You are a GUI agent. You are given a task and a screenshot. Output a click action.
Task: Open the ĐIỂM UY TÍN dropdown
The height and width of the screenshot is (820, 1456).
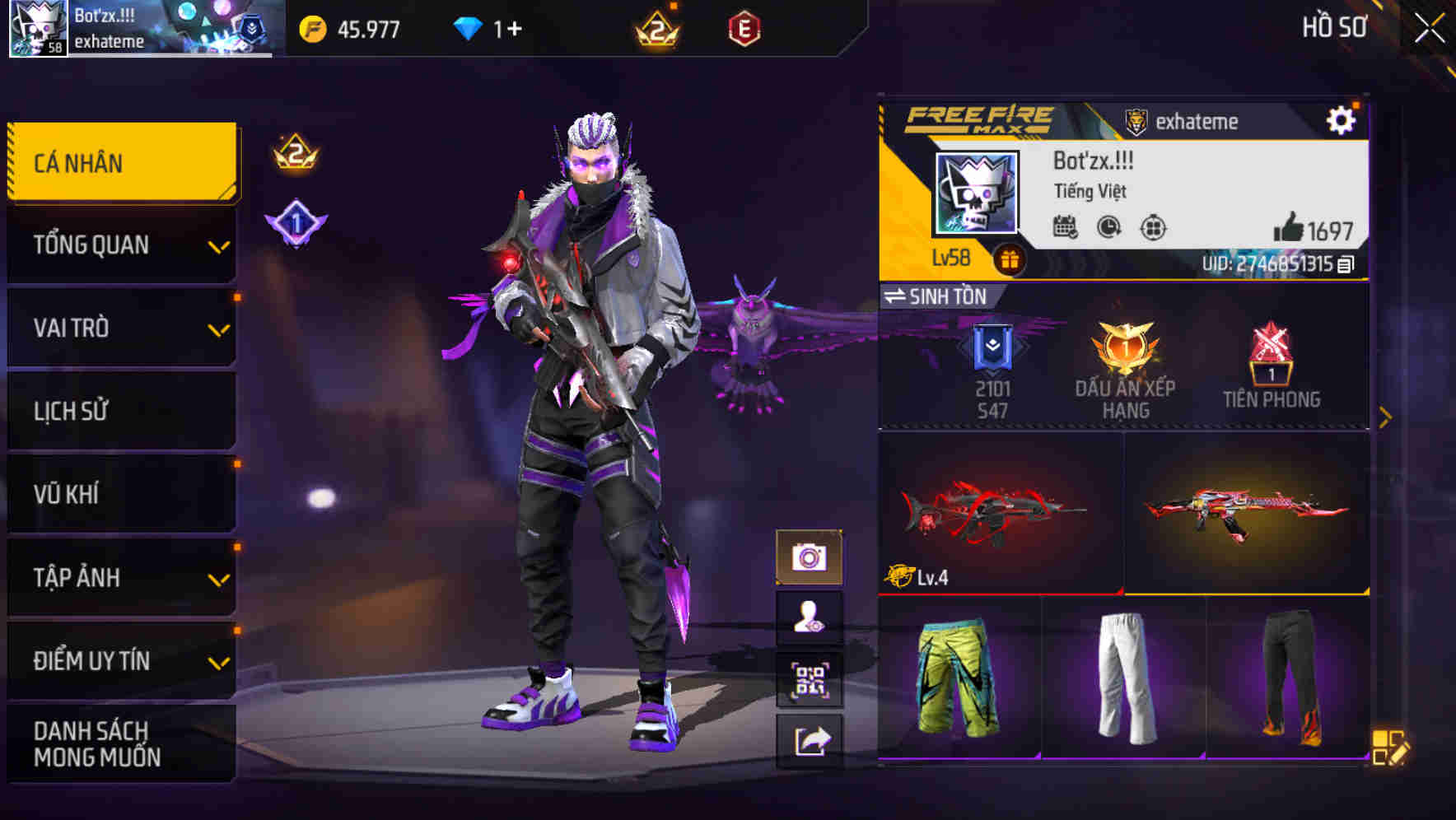(x=120, y=660)
